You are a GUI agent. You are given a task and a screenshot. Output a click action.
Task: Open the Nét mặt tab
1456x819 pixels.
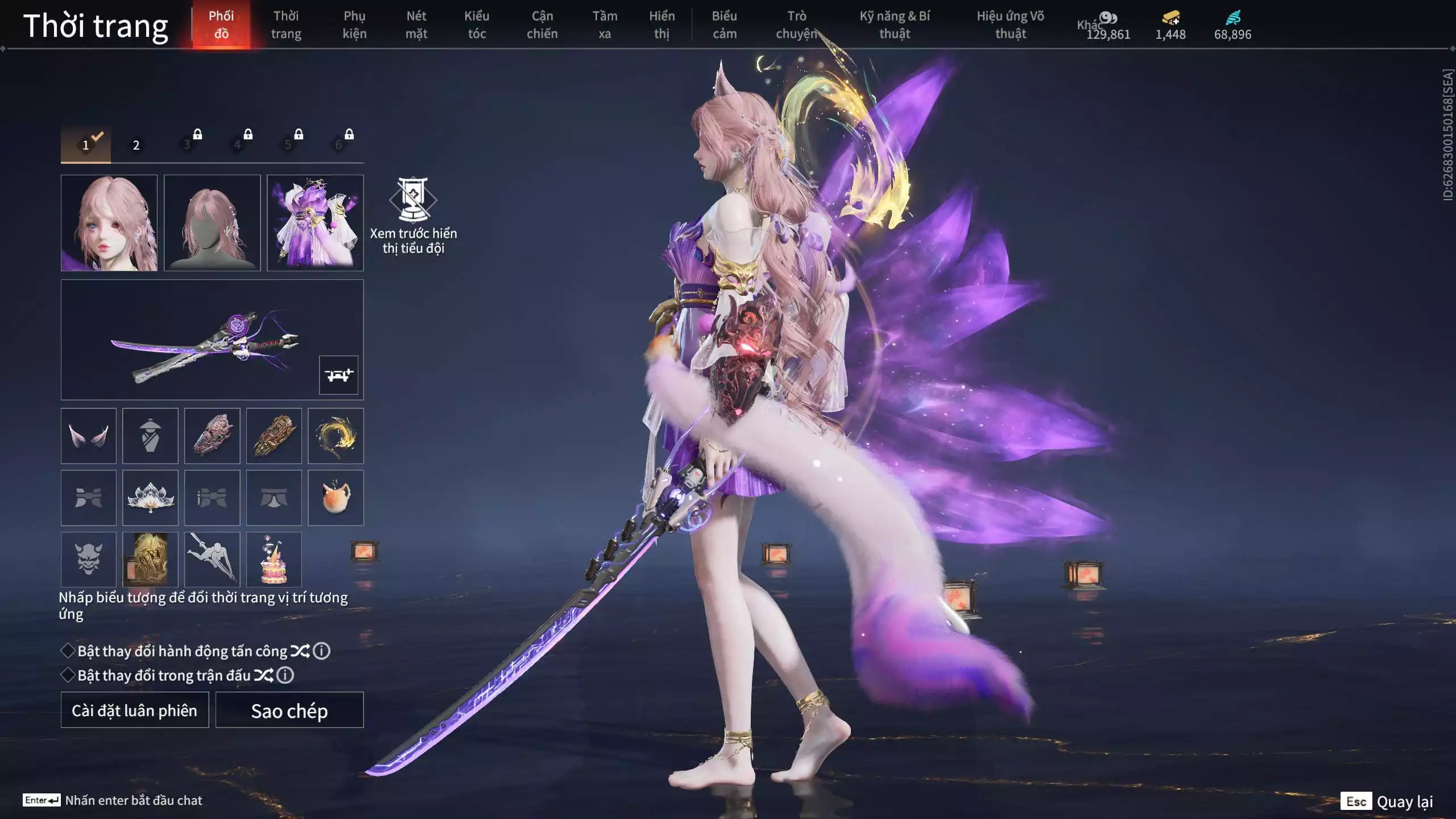(x=416, y=25)
